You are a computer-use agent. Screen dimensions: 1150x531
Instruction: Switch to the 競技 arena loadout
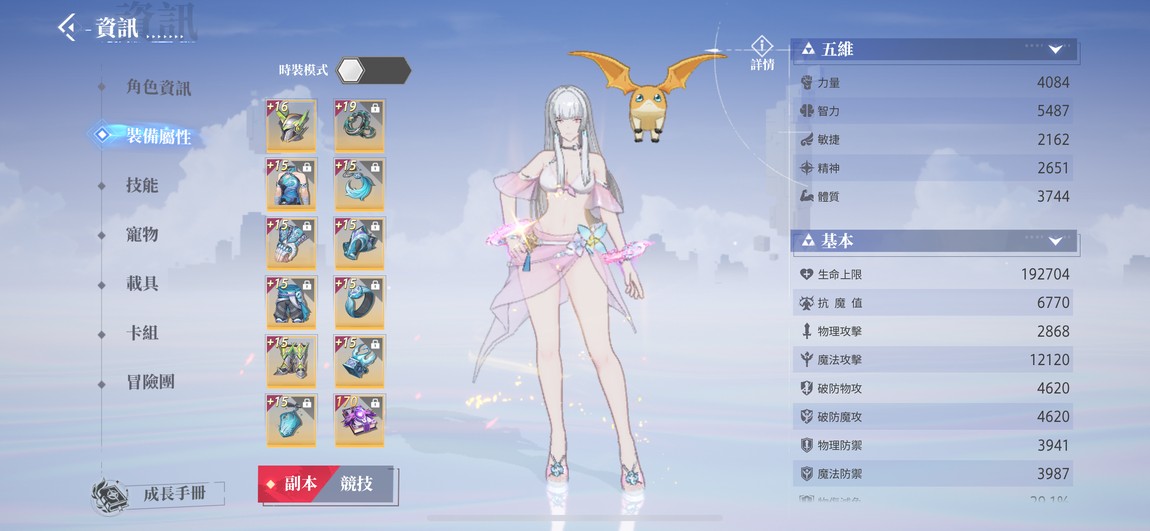pos(357,484)
